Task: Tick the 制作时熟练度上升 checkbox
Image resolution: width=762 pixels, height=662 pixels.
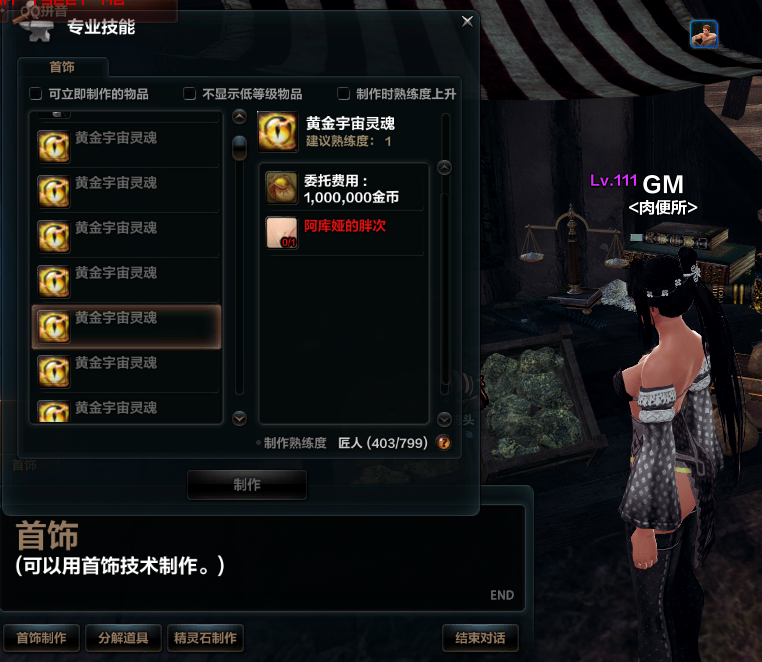Action: point(344,94)
